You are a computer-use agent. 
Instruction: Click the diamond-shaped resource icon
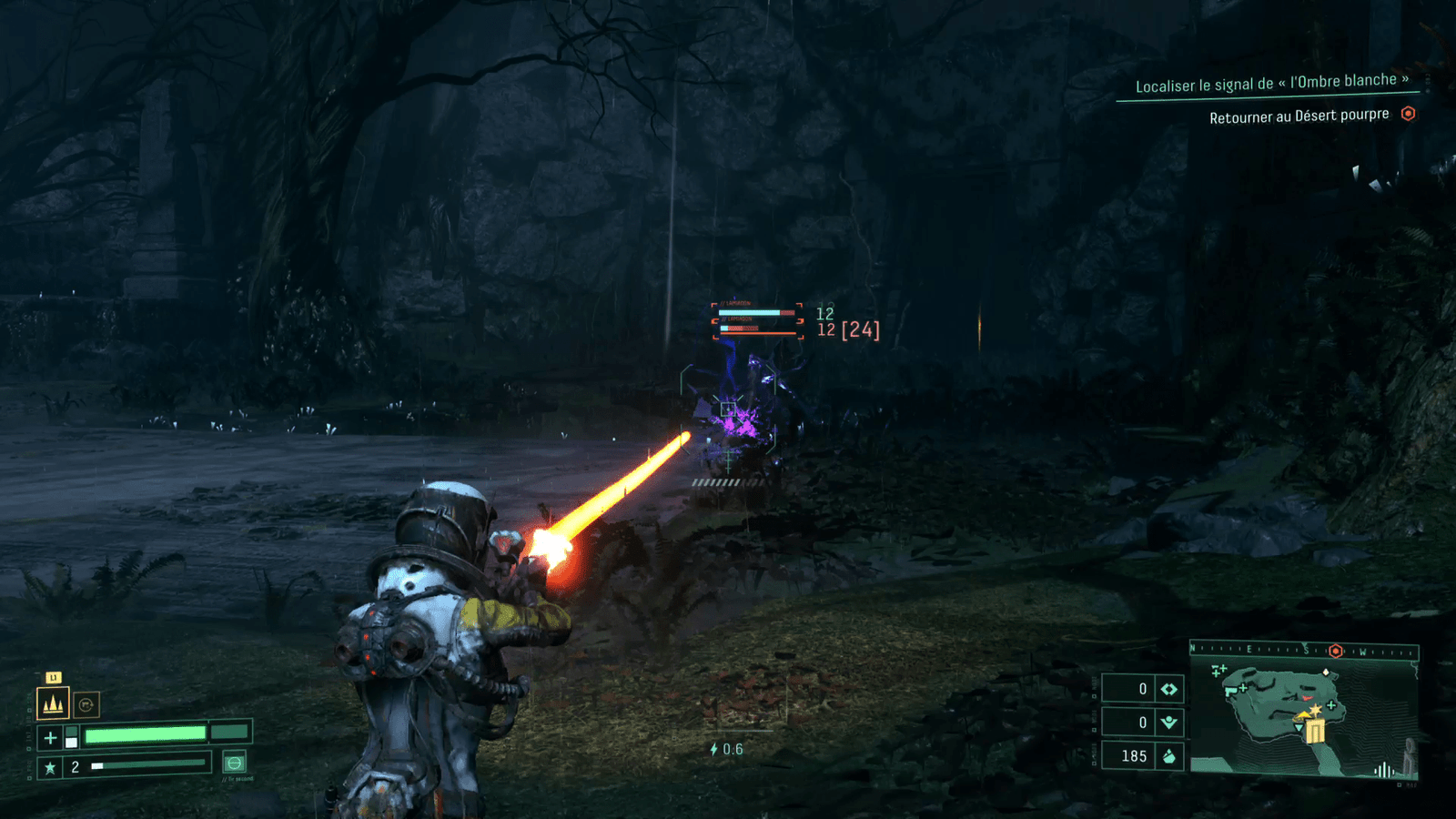1169,689
